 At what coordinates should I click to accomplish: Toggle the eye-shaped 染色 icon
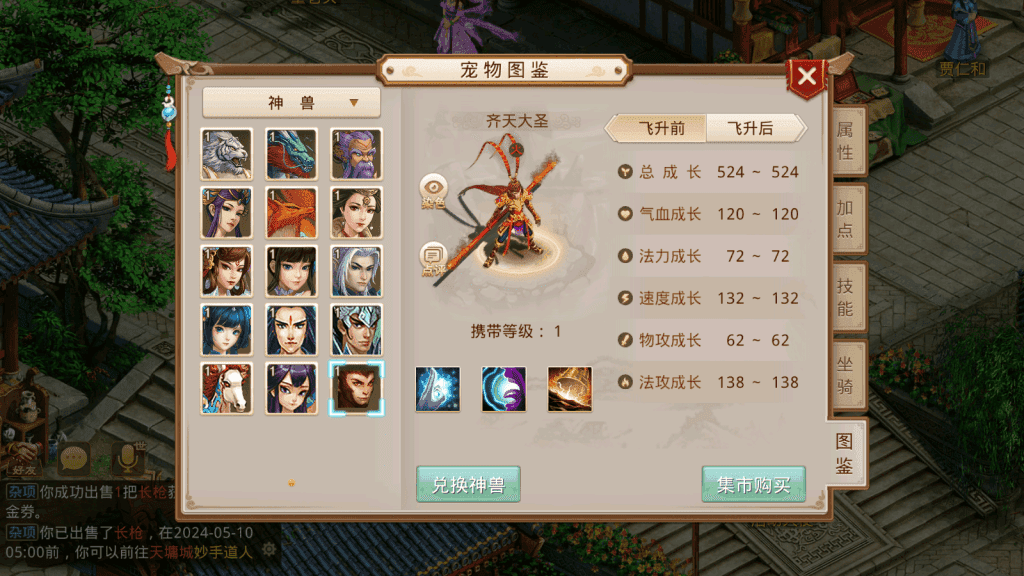(x=434, y=189)
